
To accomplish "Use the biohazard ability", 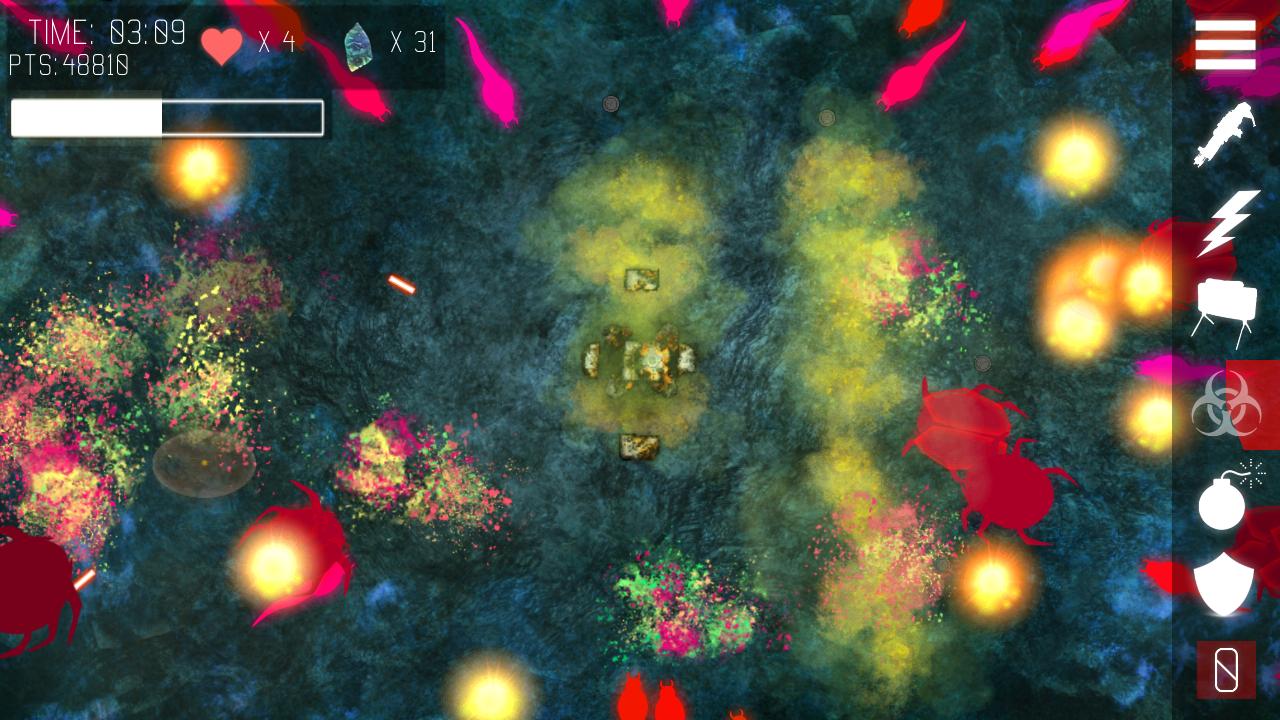I will (x=1225, y=404).
